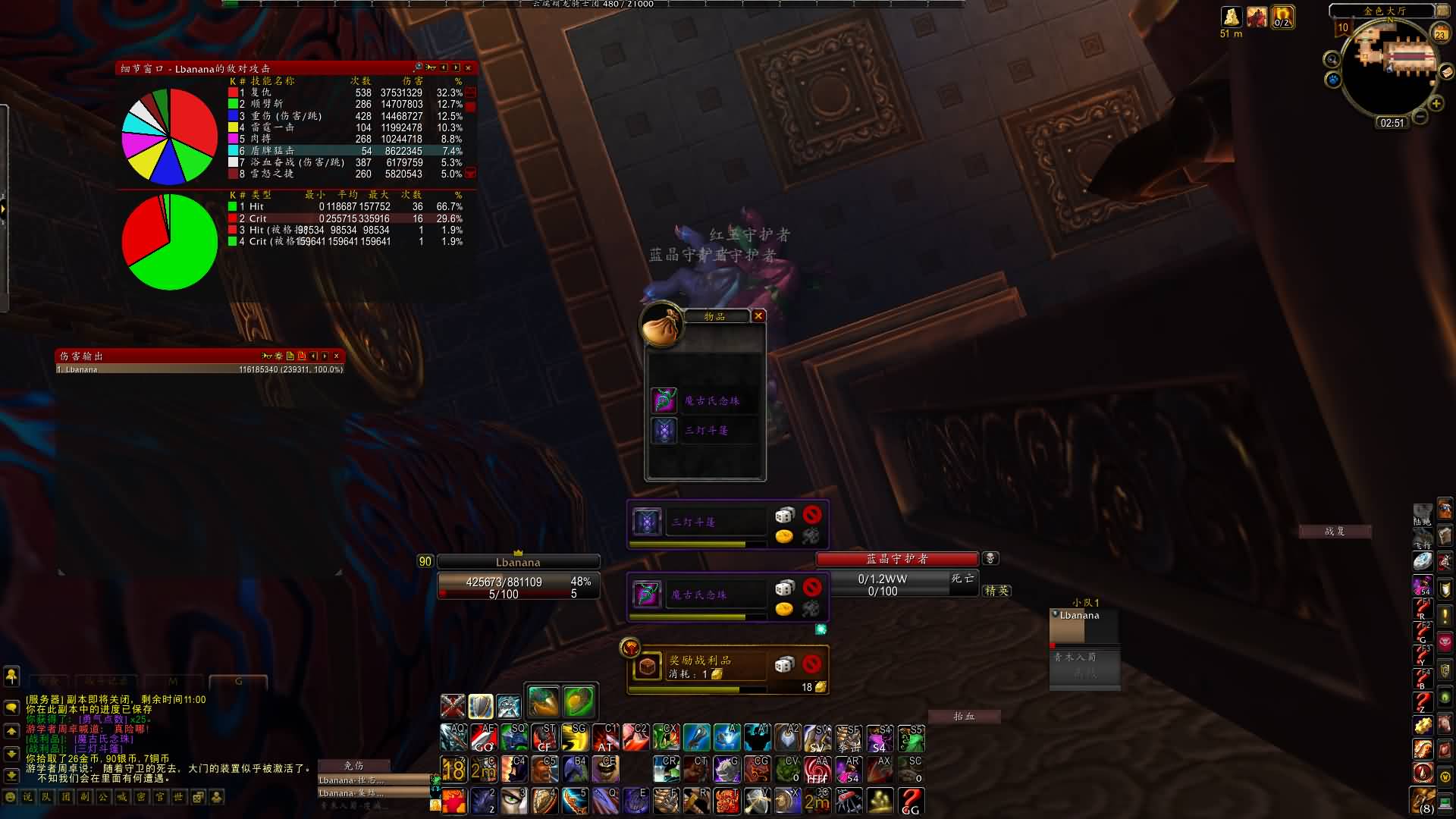Open minimap tracking magnifier button
Viewport: 1456px width, 819px height.
[x=1332, y=59]
